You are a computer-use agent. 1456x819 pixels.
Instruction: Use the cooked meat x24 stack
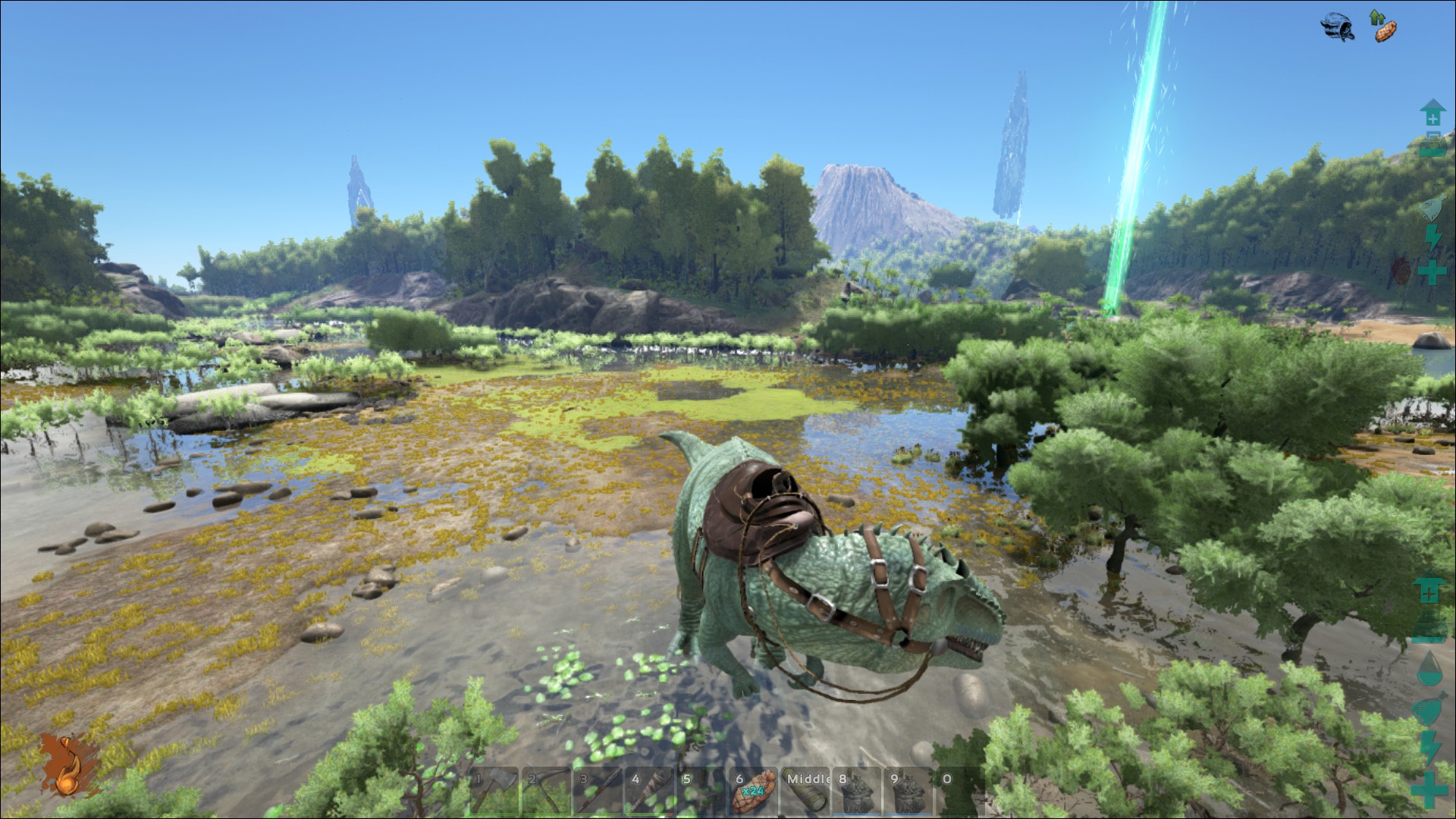(x=753, y=792)
